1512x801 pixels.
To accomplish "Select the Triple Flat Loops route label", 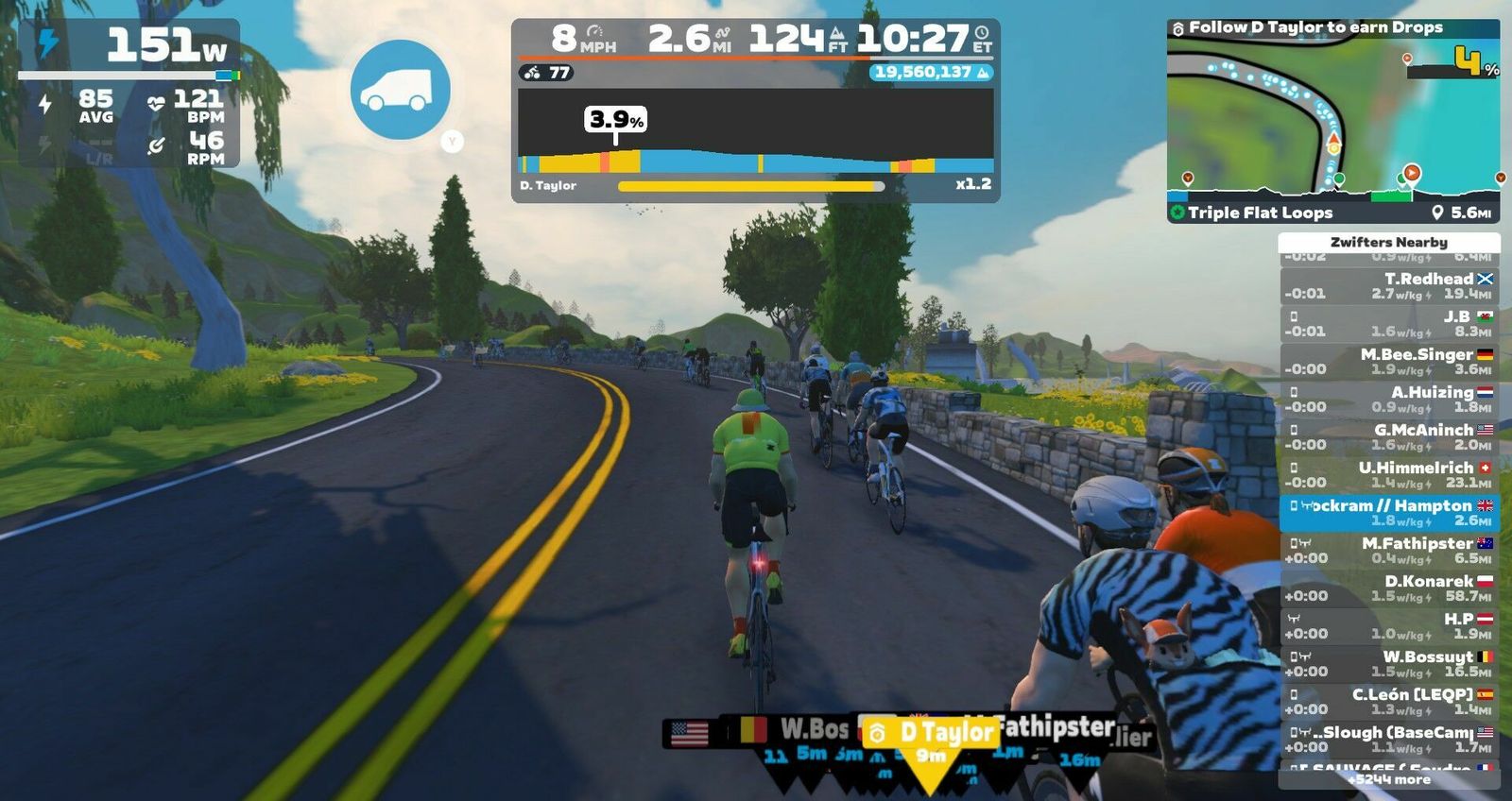I will click(1260, 213).
